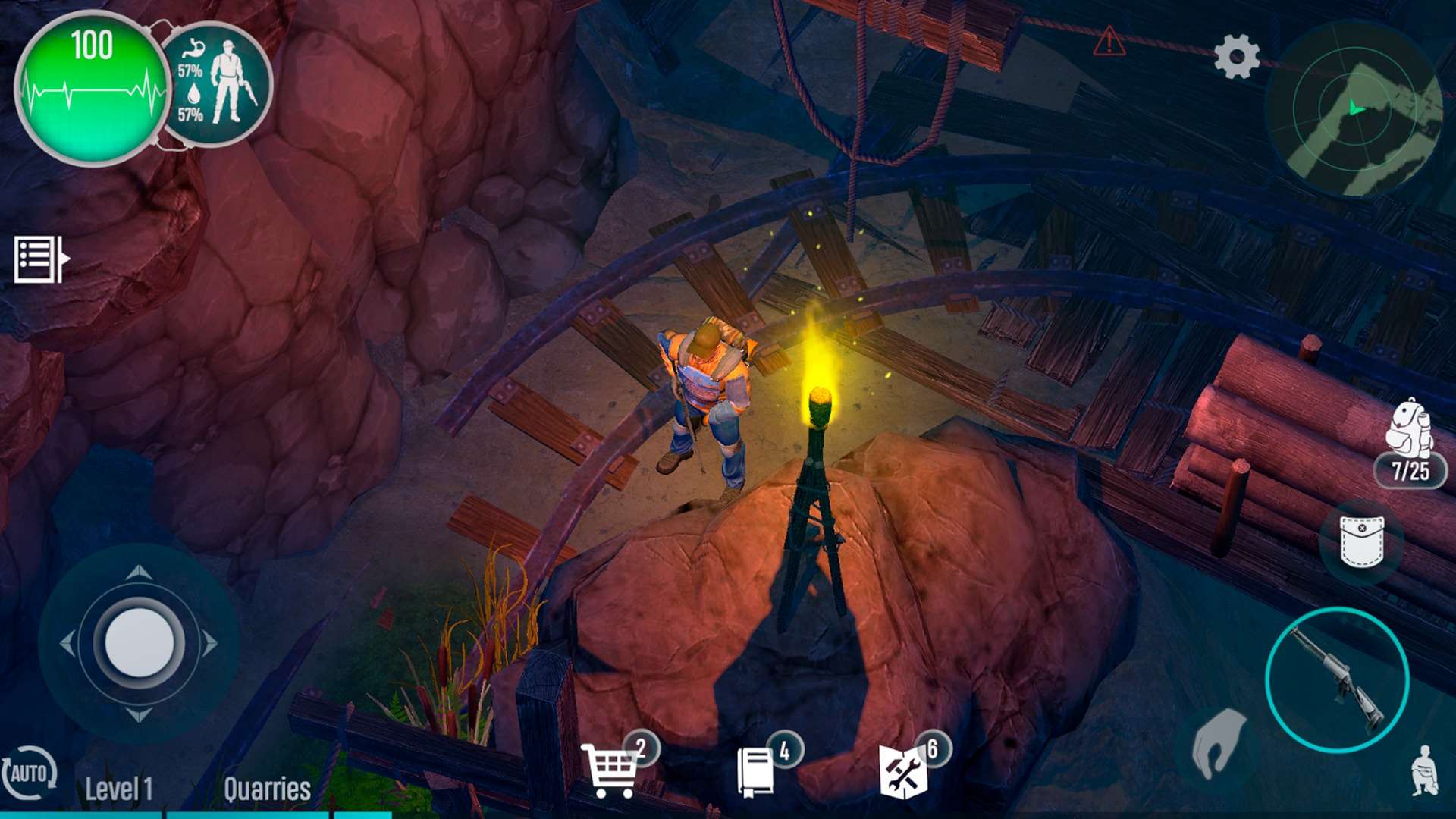Image resolution: width=1456 pixels, height=819 pixels.
Task: Tap the virtual joystick center knob
Action: (140, 643)
